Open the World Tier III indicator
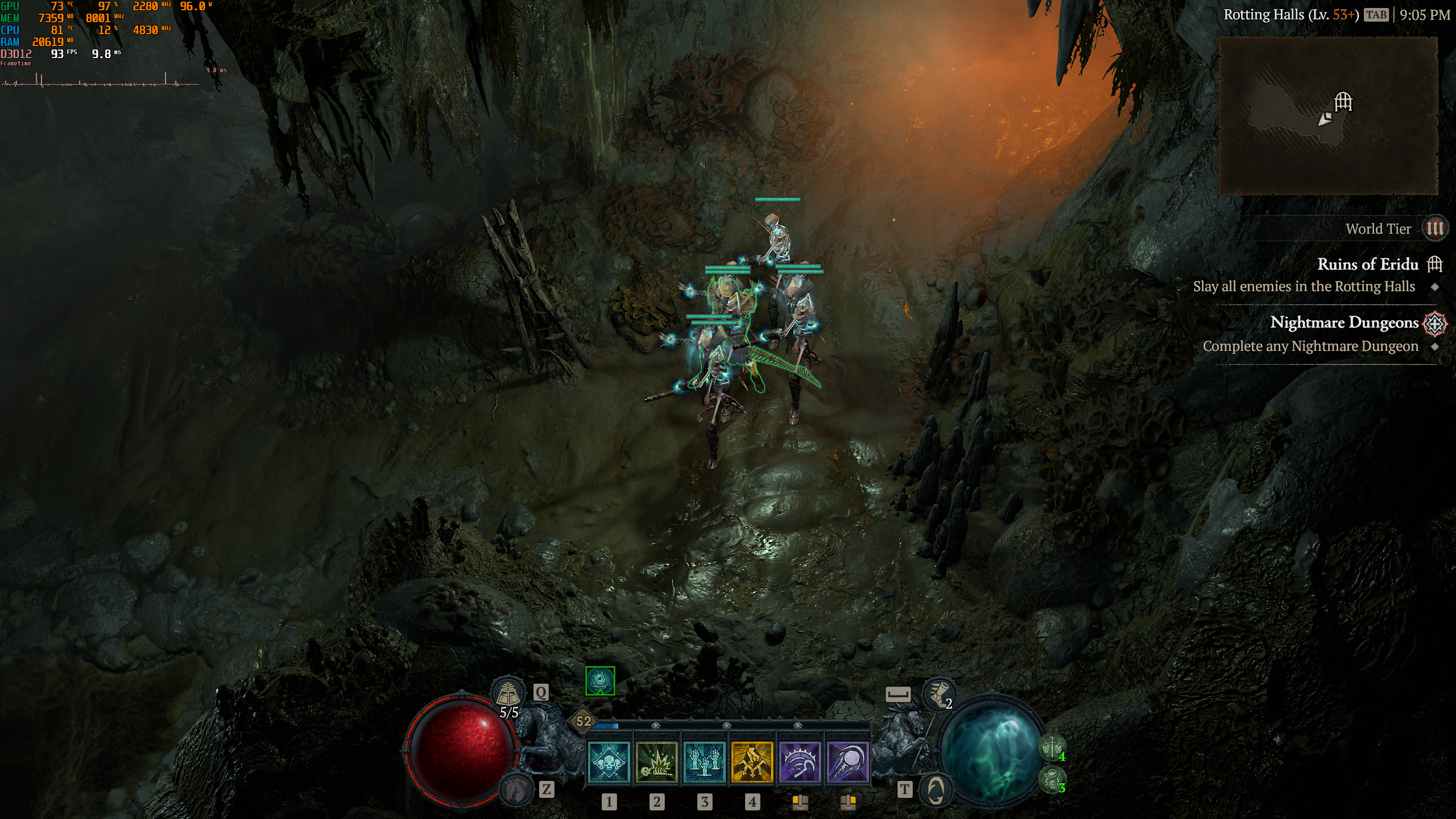The image size is (1456, 819). pyautogui.click(x=1434, y=229)
